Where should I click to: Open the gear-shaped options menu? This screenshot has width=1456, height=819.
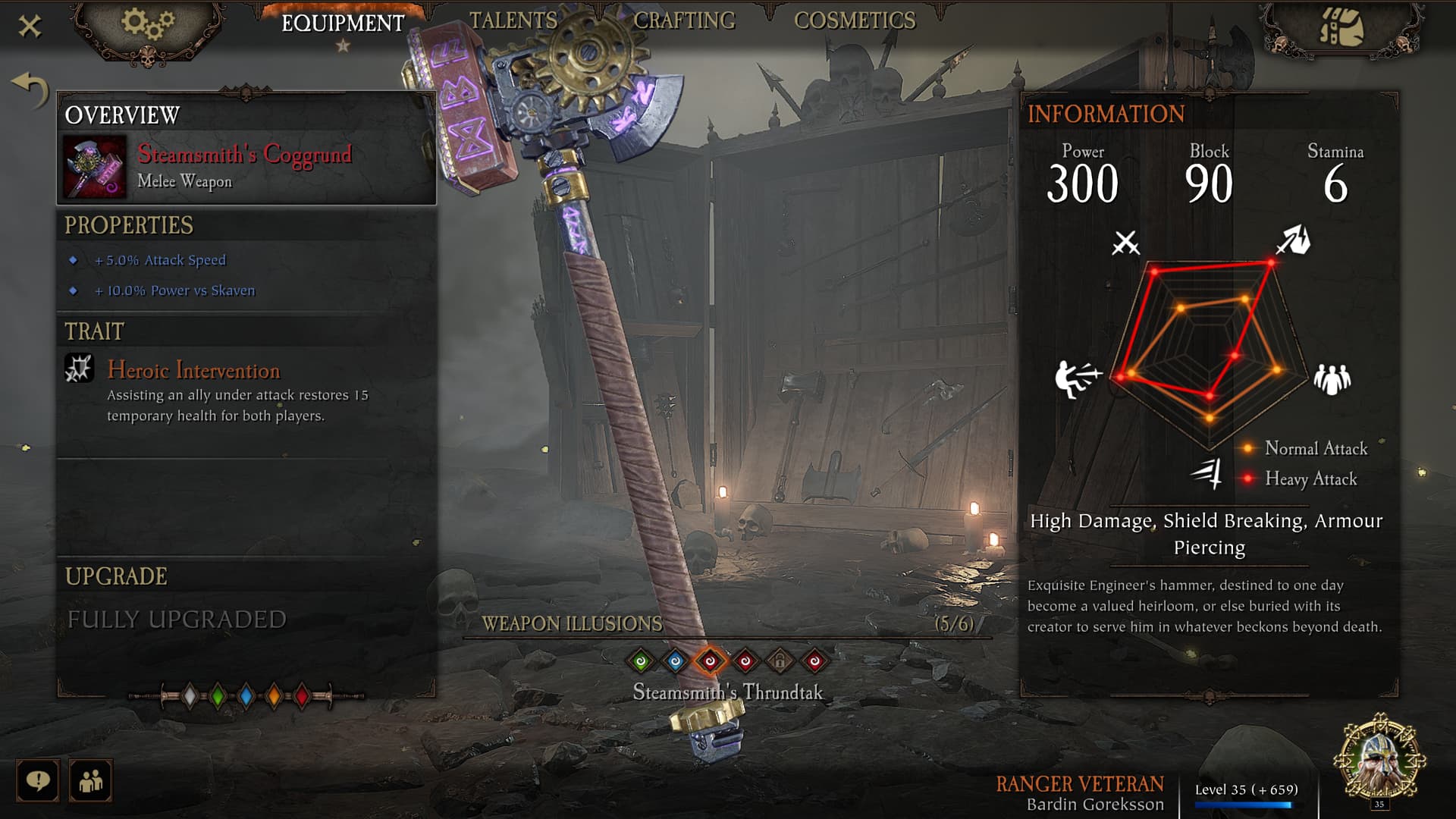click(148, 24)
